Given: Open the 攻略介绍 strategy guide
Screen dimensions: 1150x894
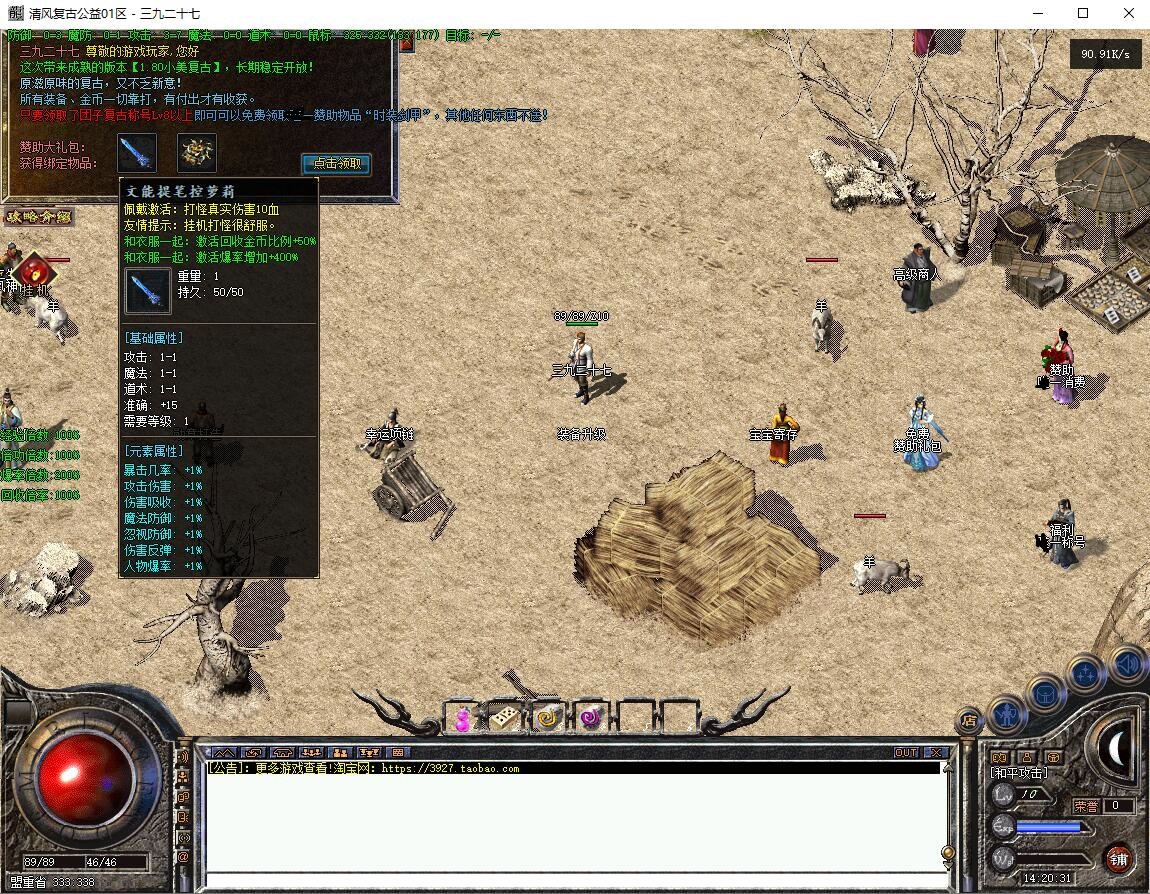Looking at the screenshot, I should tap(40, 217).
